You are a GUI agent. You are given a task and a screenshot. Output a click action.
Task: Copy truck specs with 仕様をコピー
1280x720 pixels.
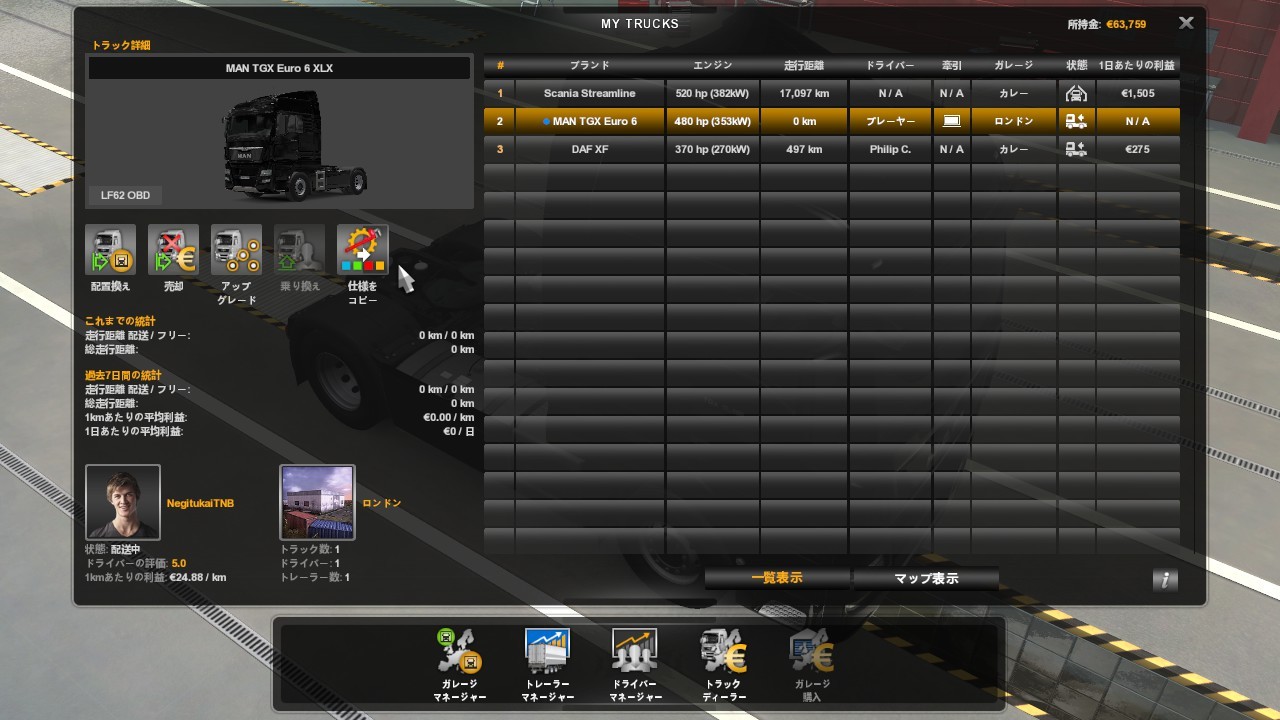[362, 251]
